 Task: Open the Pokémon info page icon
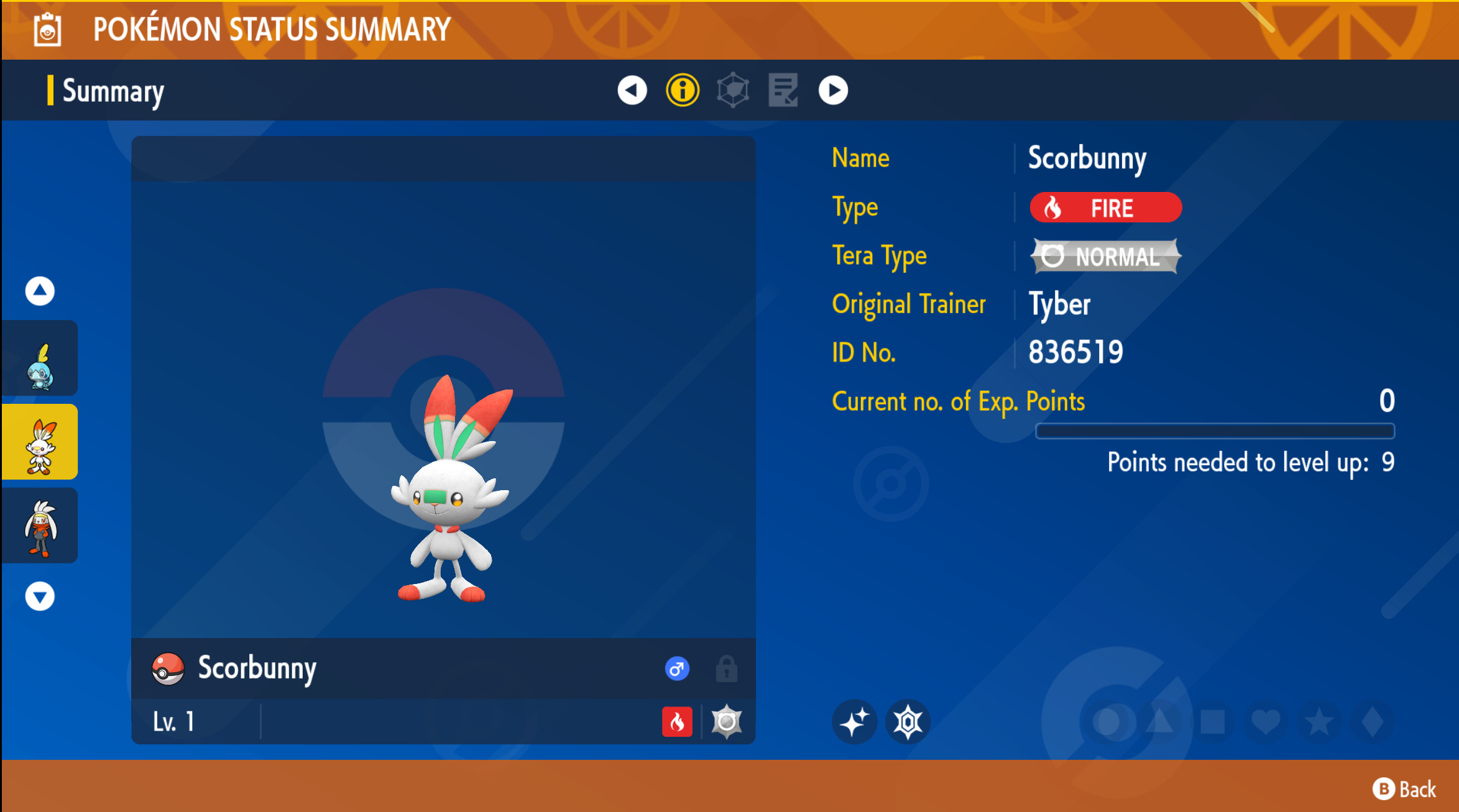click(x=682, y=90)
